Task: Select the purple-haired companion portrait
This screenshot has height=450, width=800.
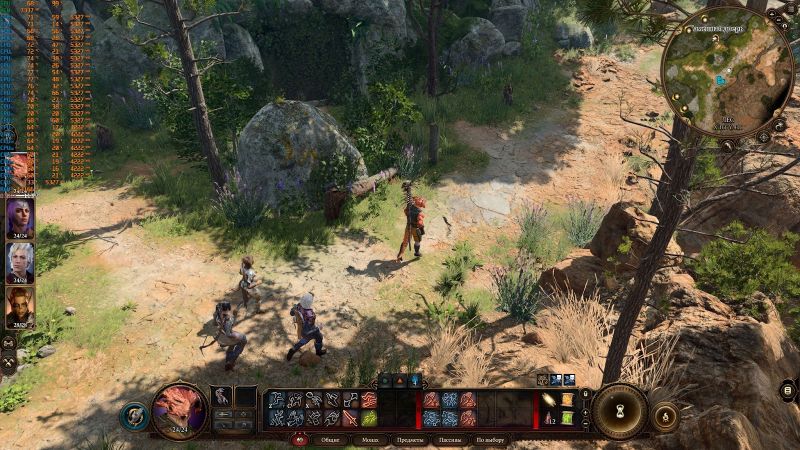Action: pos(20,217)
